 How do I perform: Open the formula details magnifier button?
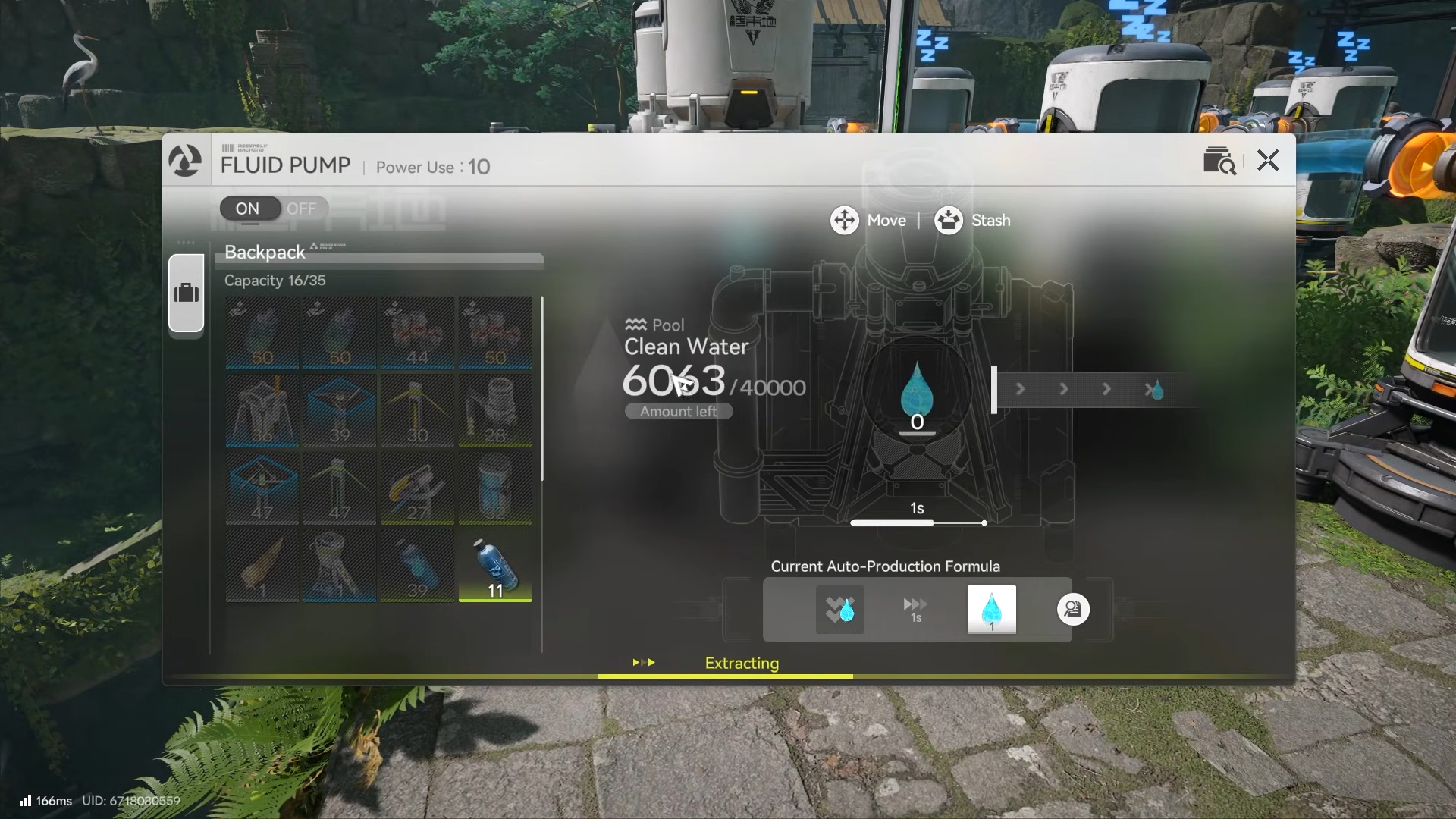1073,609
